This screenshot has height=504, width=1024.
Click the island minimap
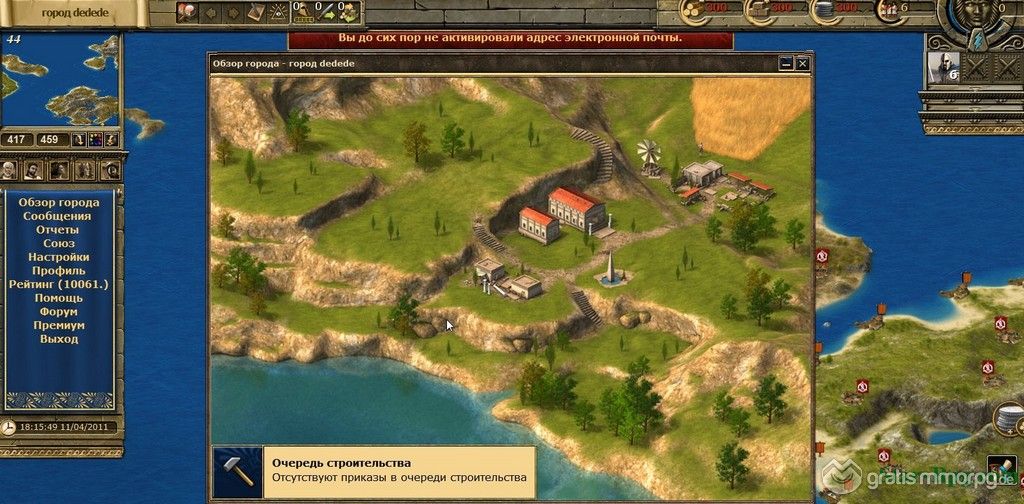coord(60,80)
